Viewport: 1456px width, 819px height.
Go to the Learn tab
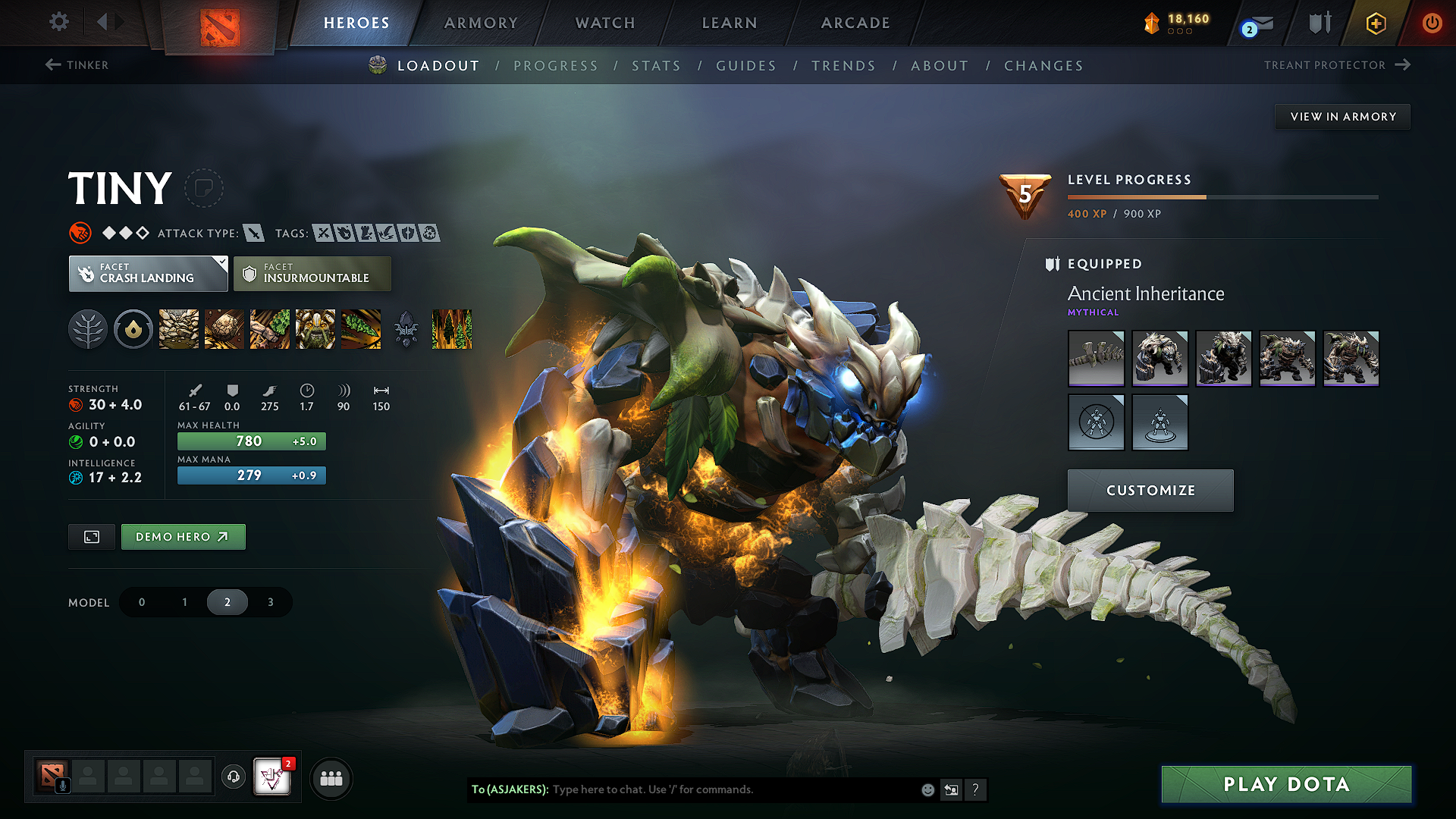coord(730,23)
